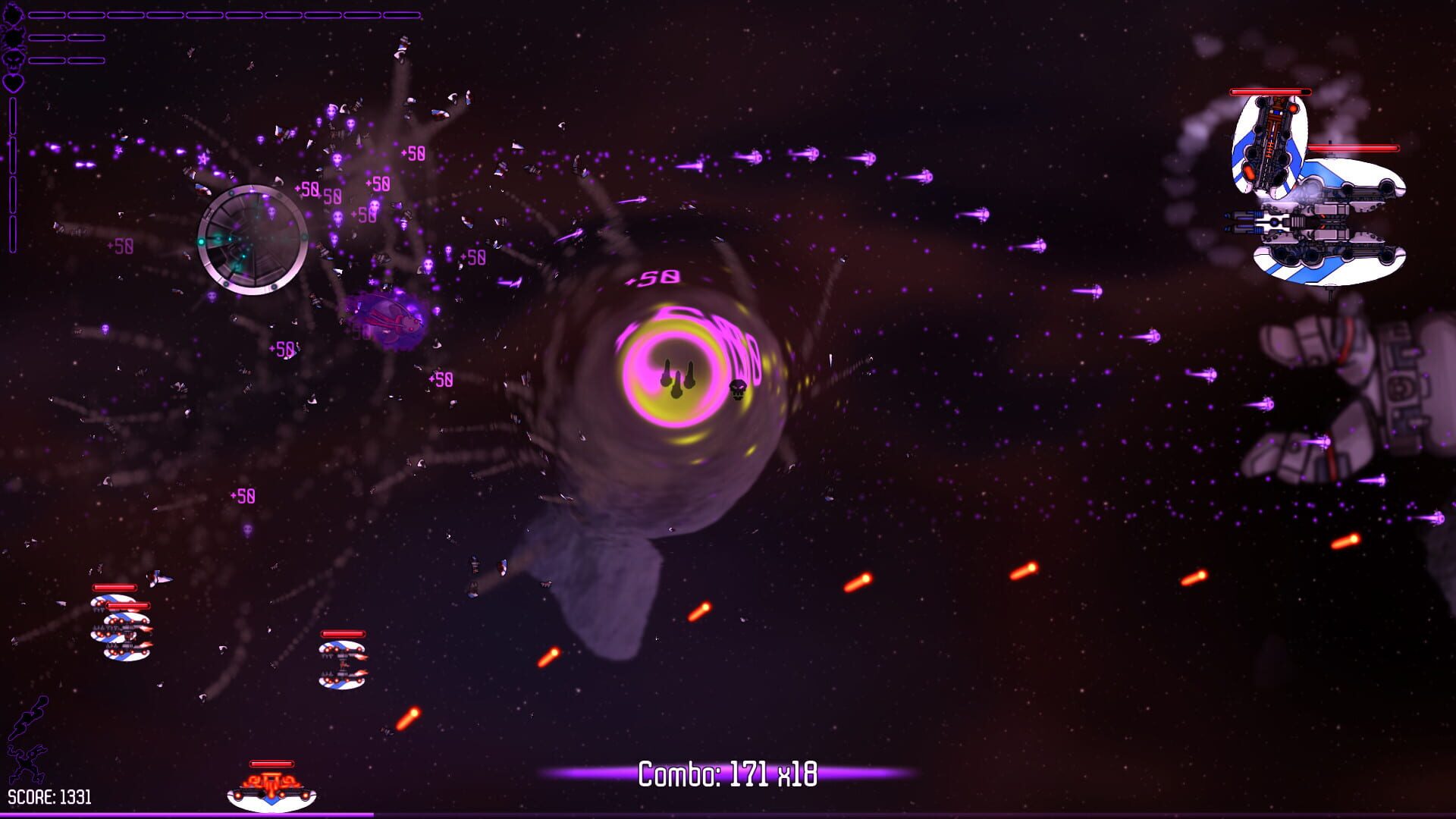Click the topmost segment of the second HUD row
The width and height of the screenshot is (1456, 819).
point(45,37)
